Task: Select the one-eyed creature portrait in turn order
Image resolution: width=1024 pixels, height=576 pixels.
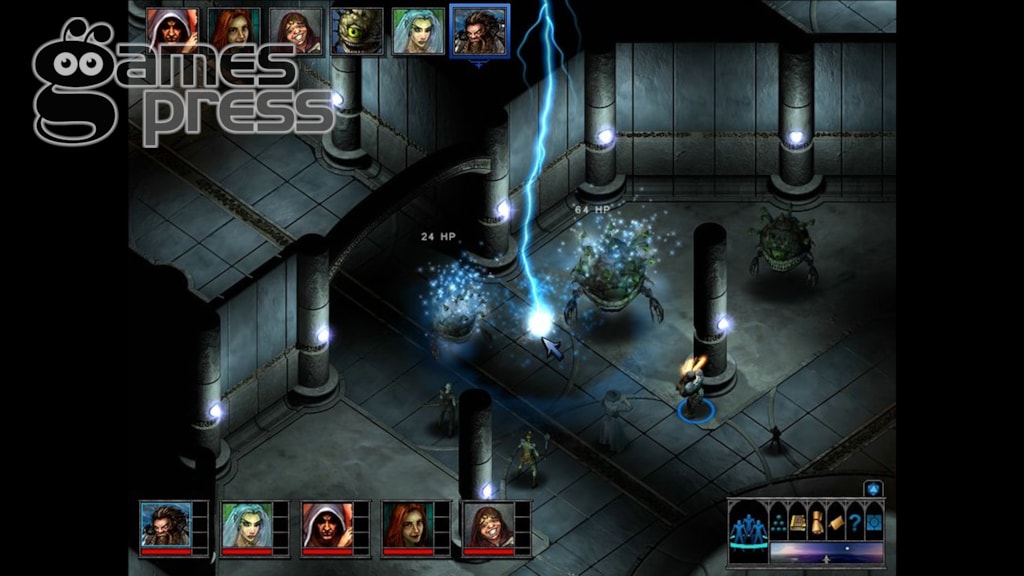Action: point(357,30)
